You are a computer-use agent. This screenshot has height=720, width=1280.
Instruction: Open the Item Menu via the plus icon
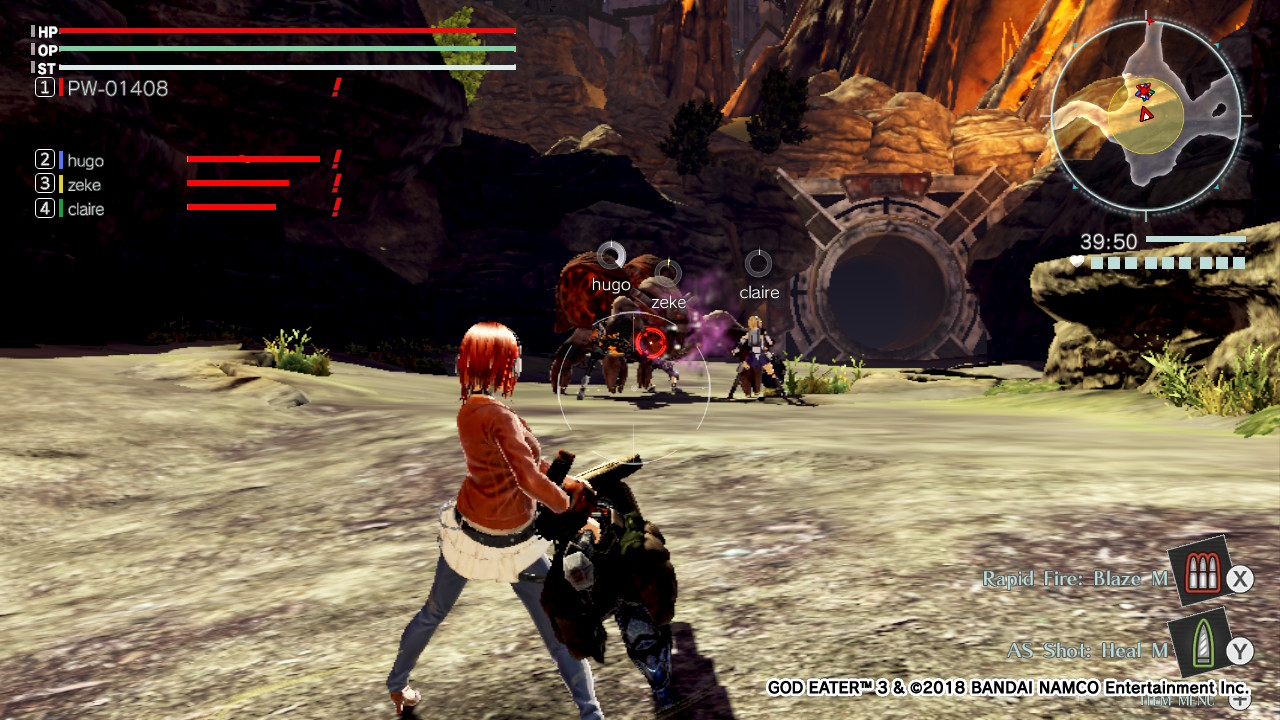tap(1240, 700)
